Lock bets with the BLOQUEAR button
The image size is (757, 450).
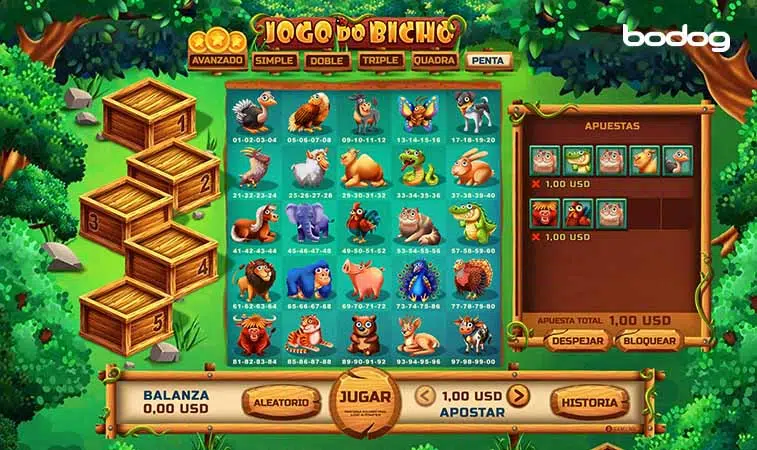(647, 341)
